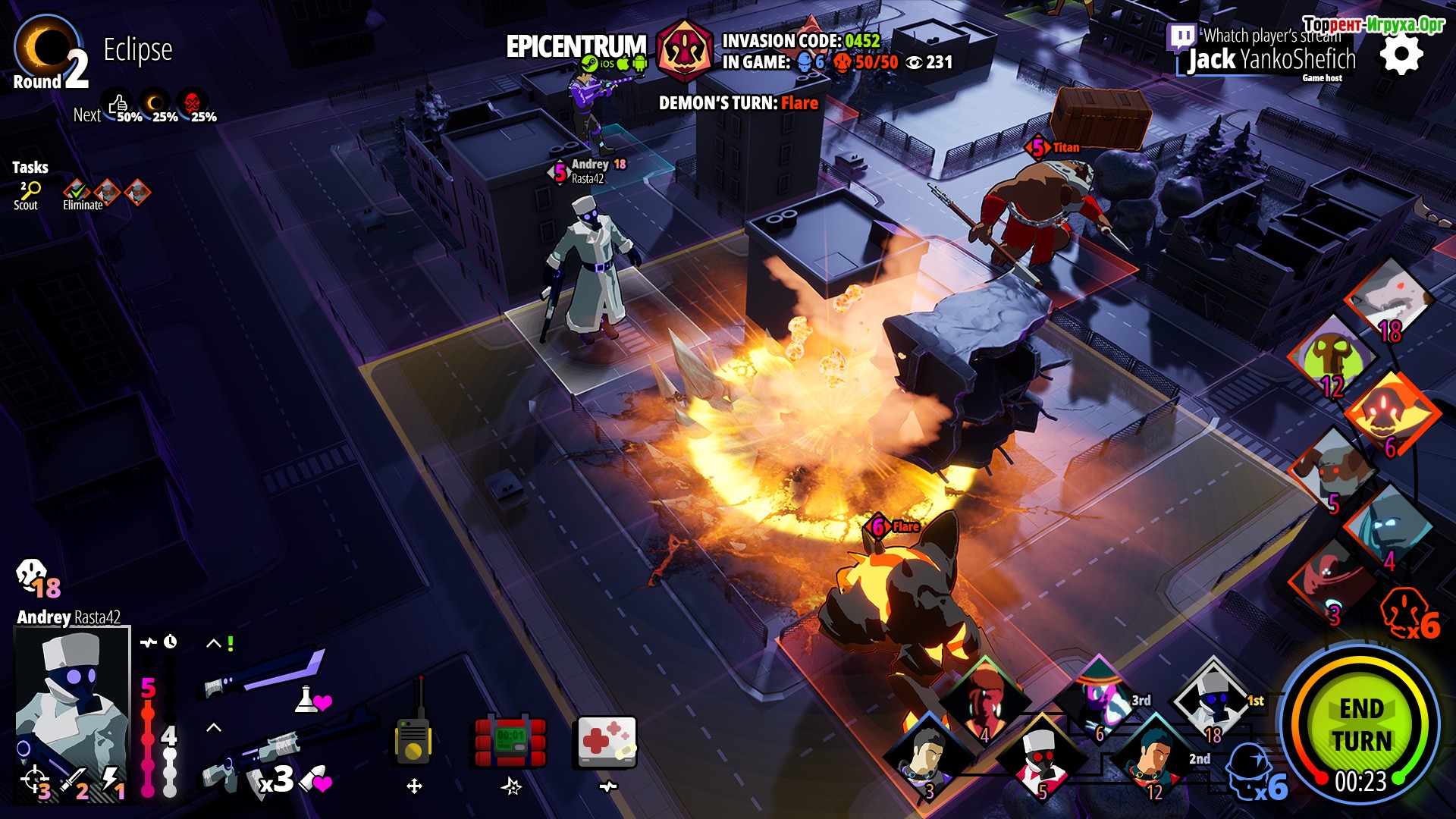End the current turn

[1361, 726]
